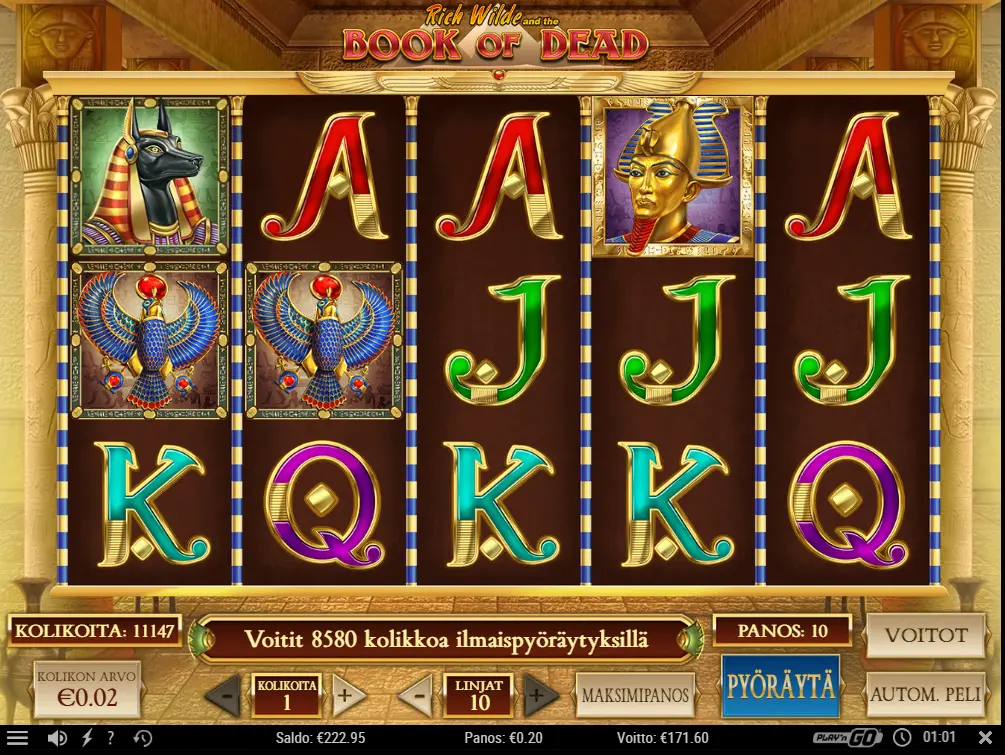The height and width of the screenshot is (755, 1005).
Task: Set the bet with Maksimipanos
Action: (x=635, y=695)
